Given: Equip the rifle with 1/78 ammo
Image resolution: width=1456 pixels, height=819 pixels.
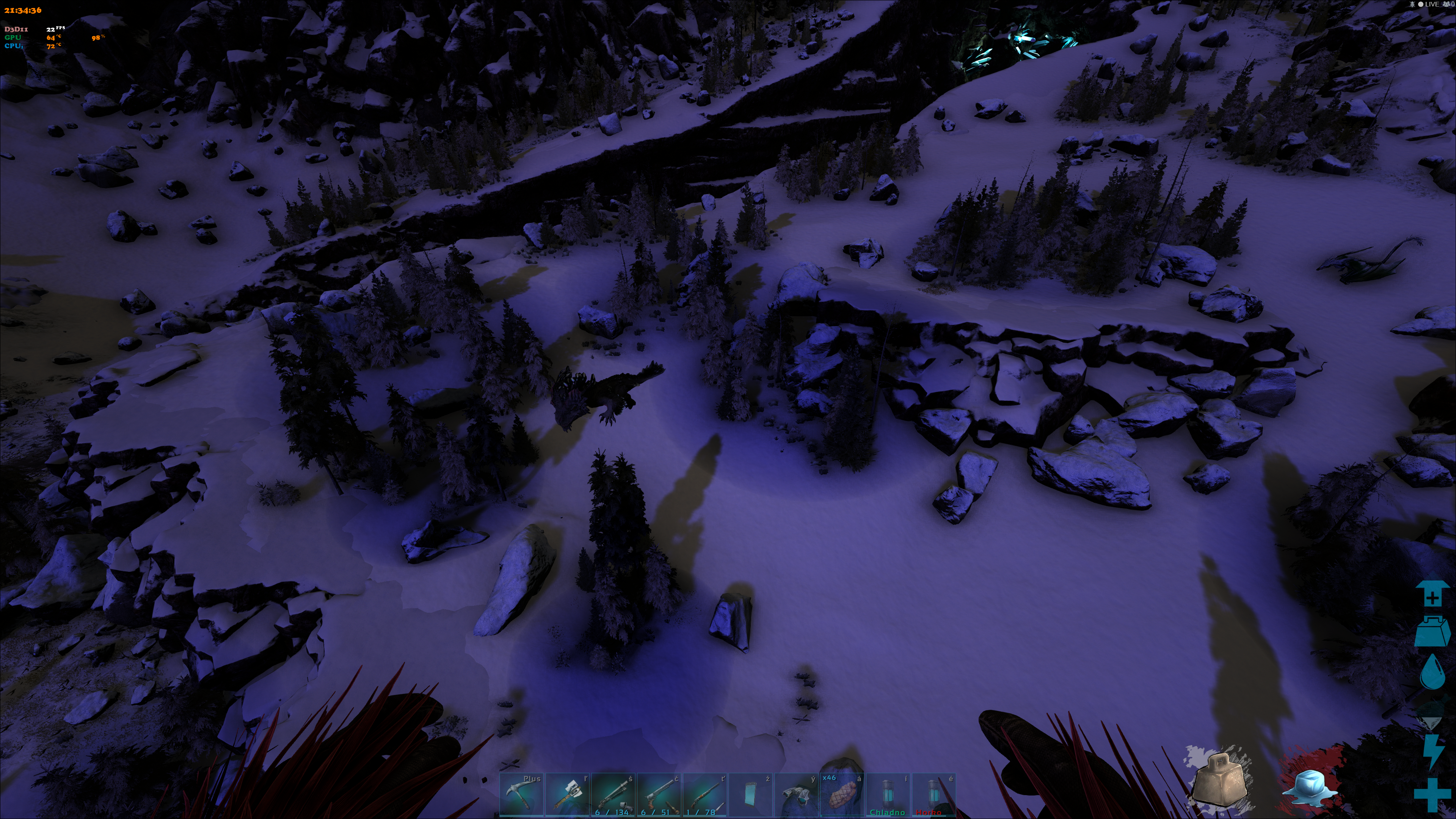Looking at the screenshot, I should coord(705,795).
